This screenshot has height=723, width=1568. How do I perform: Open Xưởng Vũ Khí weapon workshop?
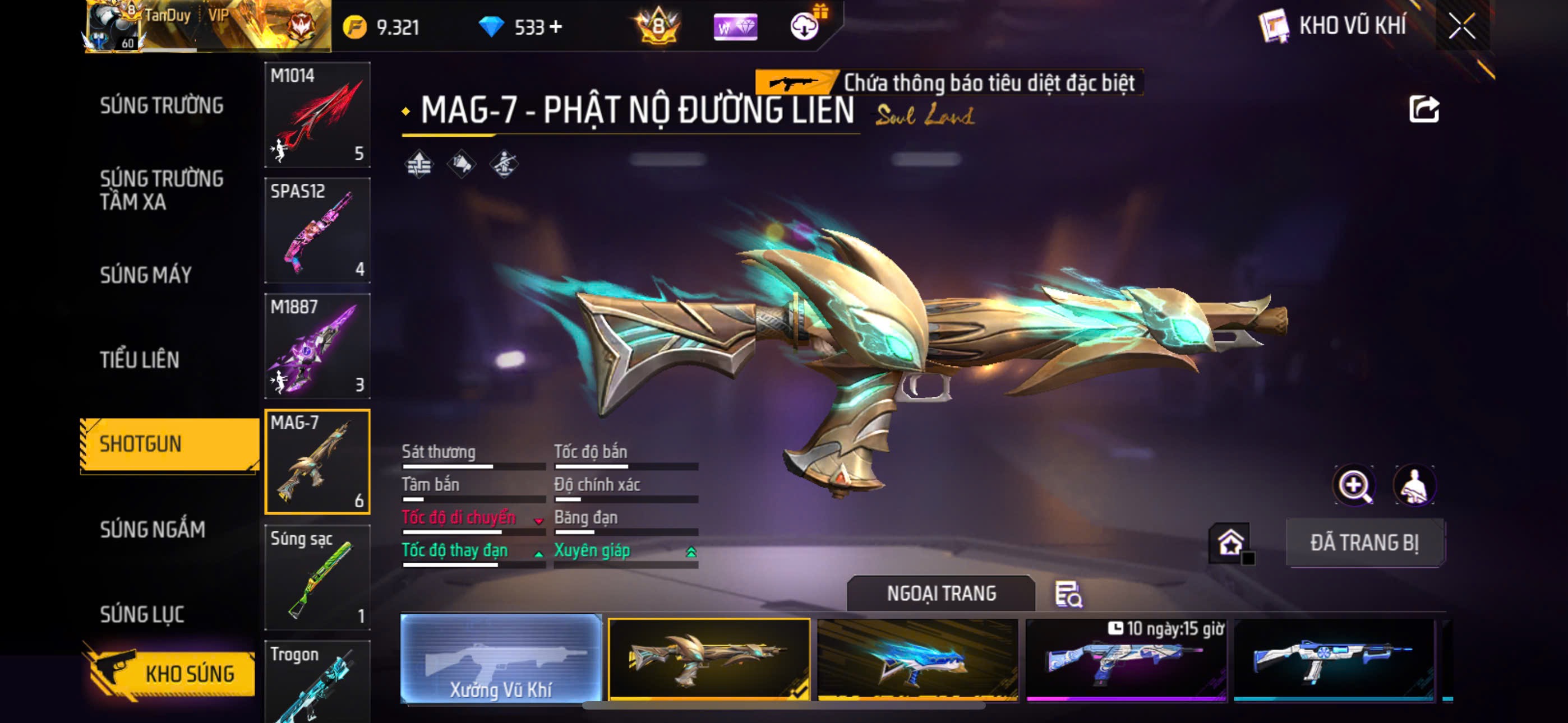(500, 659)
